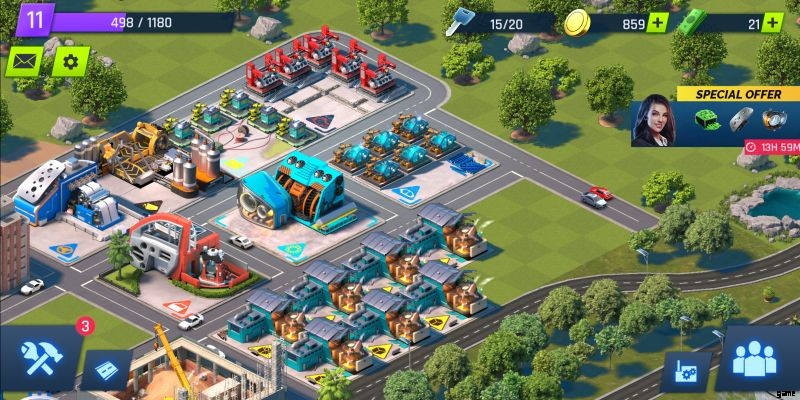
Task: Open the gear settings menu
Action: pyautogui.click(x=70, y=62)
